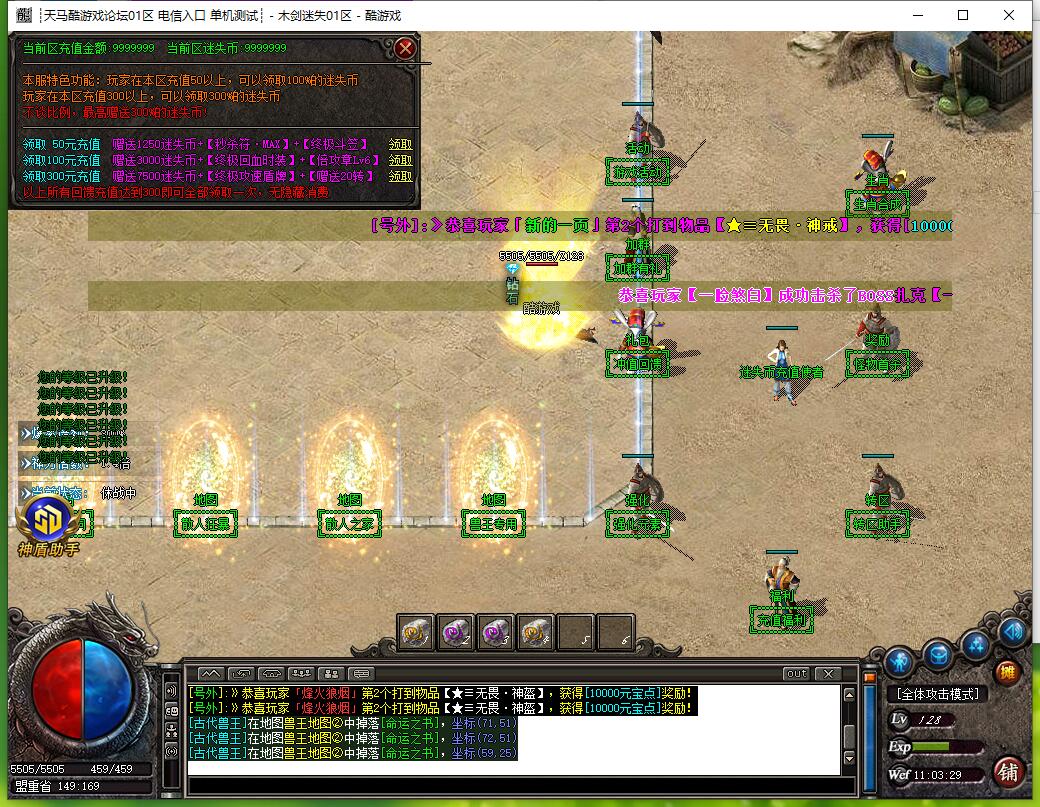Open the bag inventory icon
The width and height of the screenshot is (1040, 807).
click(937, 655)
